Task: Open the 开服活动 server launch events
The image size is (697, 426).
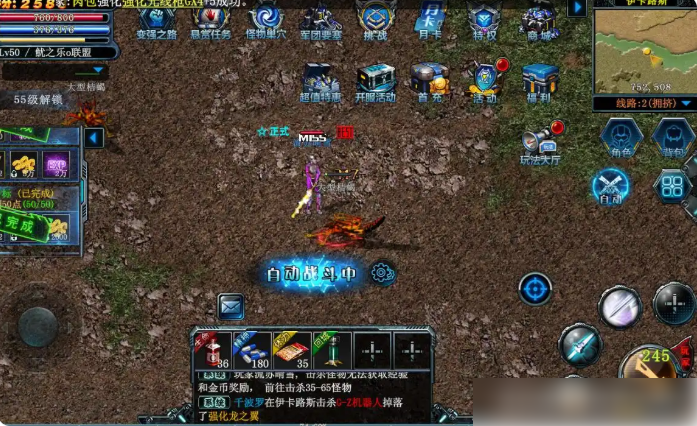Action: tap(375, 81)
